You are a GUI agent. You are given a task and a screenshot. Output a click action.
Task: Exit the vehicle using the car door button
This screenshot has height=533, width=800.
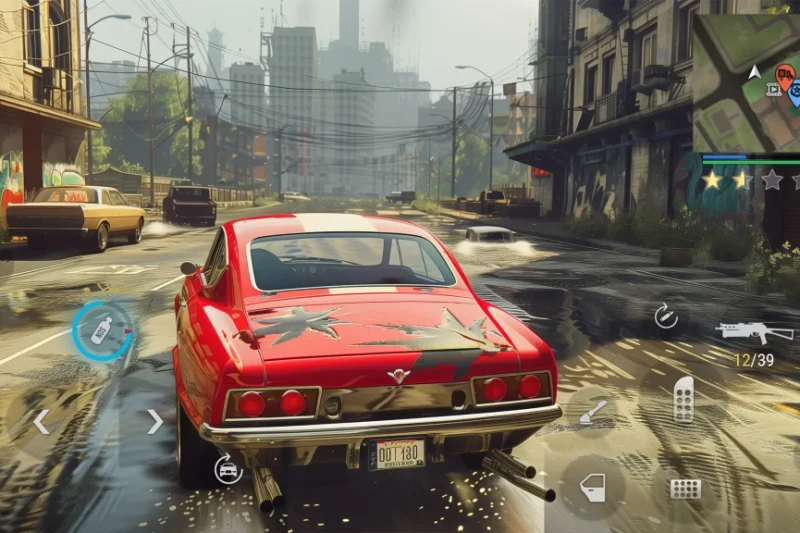tap(593, 488)
